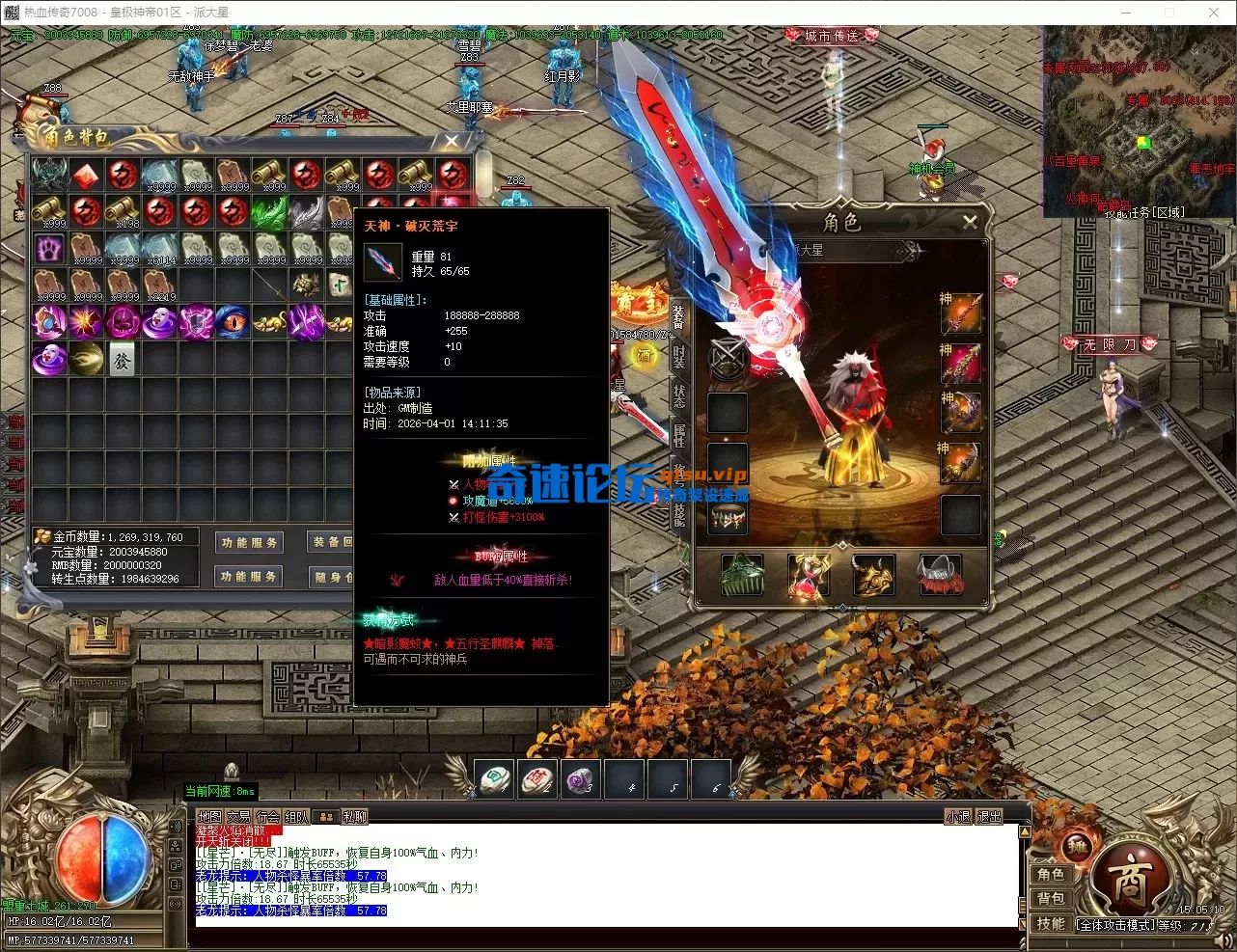
Task: Show the 属性 attributes tab
Action: click(679, 436)
